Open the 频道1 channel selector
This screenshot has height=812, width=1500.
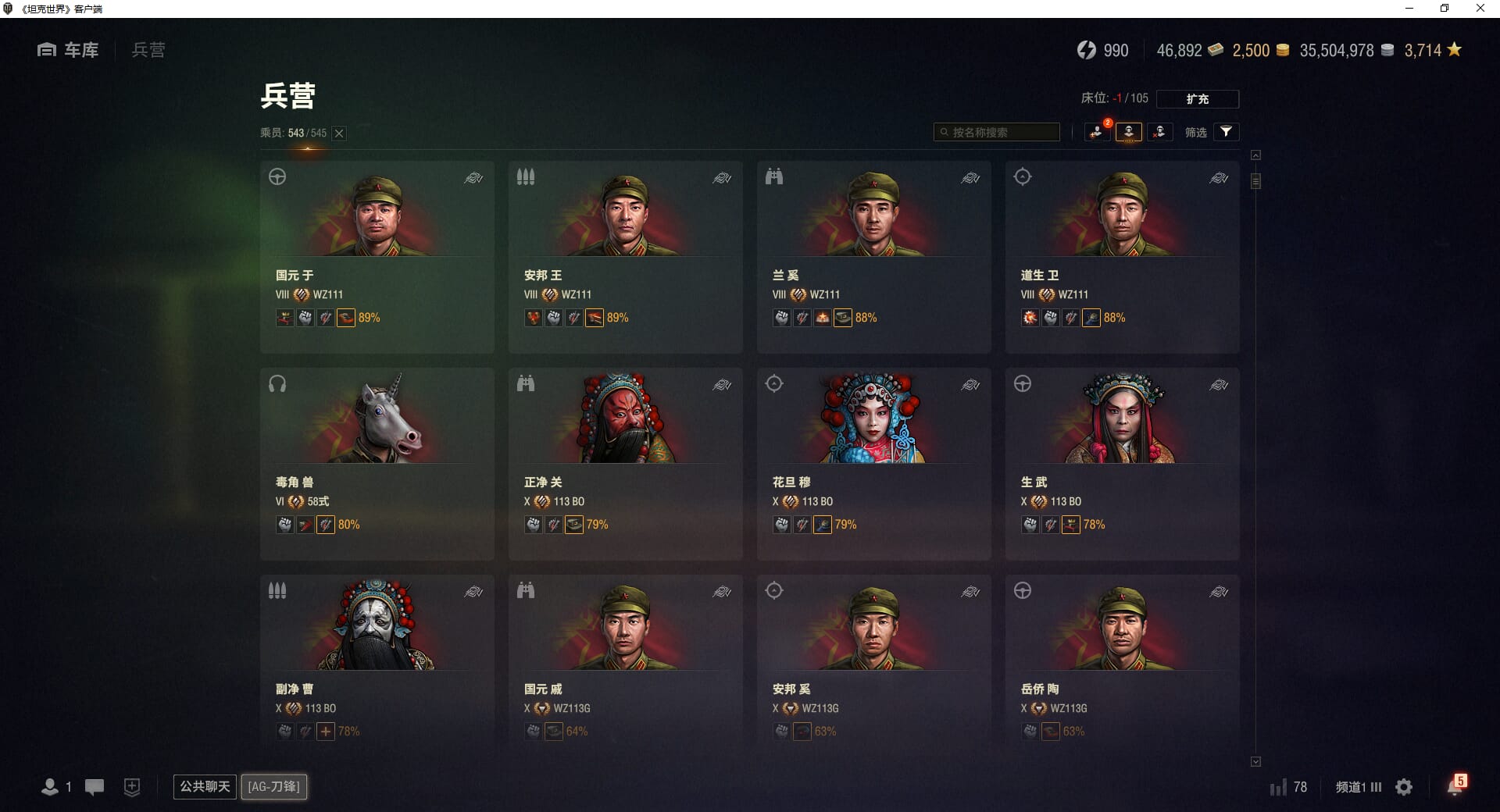click(1358, 787)
